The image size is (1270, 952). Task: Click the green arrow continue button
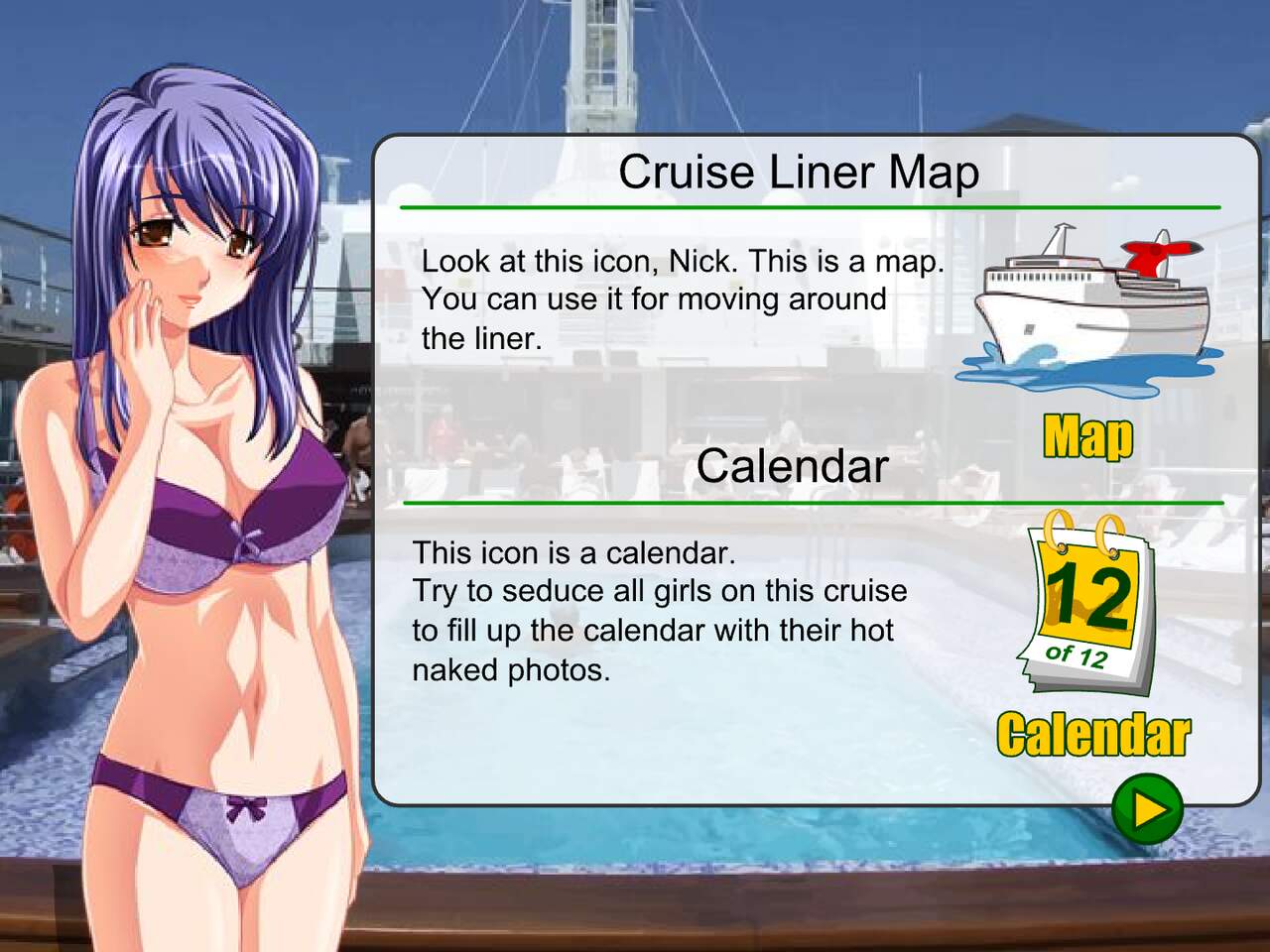point(1147,808)
